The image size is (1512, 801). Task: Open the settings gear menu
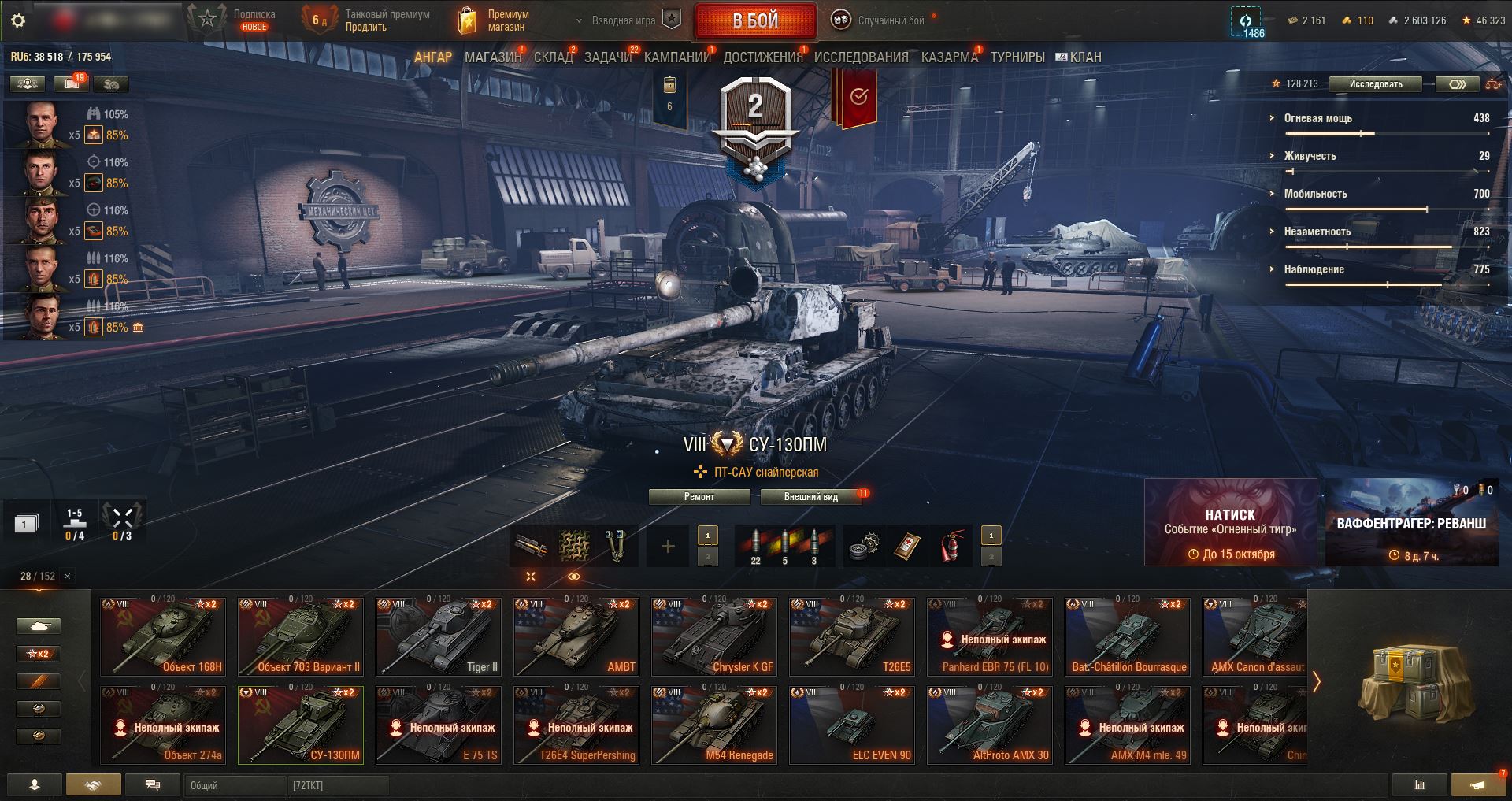point(18,21)
